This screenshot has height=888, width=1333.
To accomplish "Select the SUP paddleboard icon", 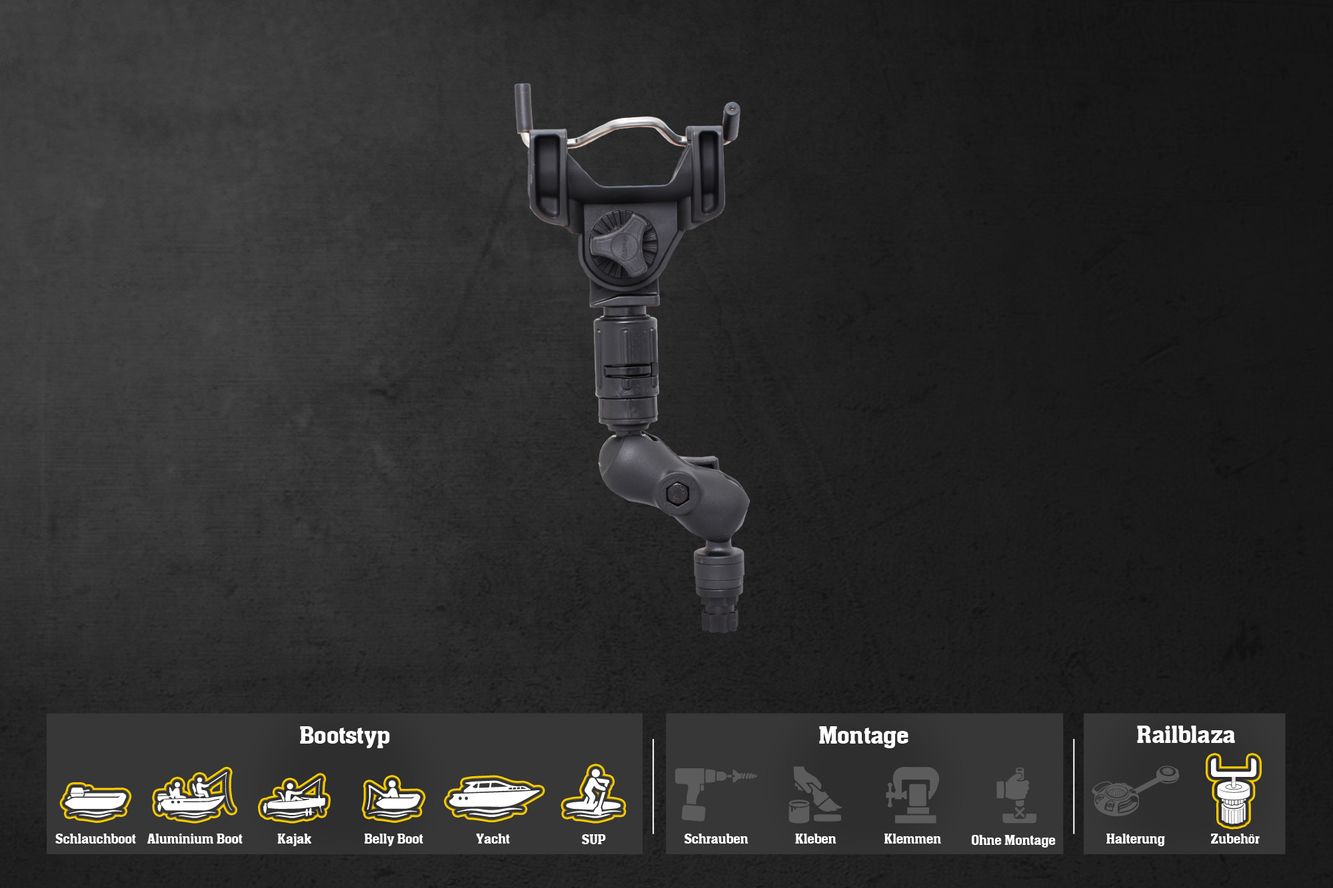I will [x=593, y=794].
